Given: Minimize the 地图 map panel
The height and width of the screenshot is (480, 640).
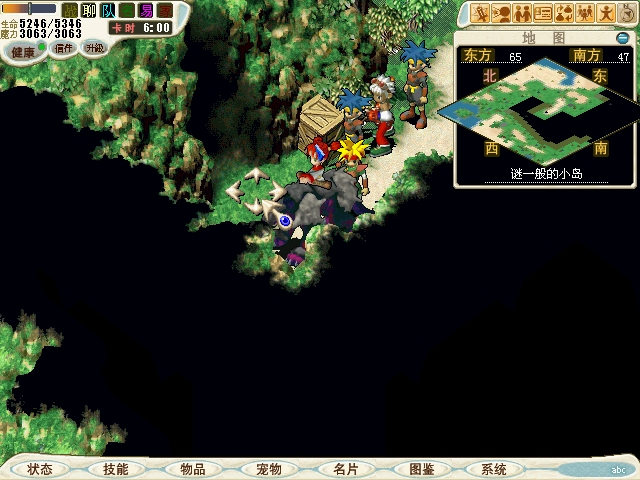Looking at the screenshot, I should click(x=622, y=38).
